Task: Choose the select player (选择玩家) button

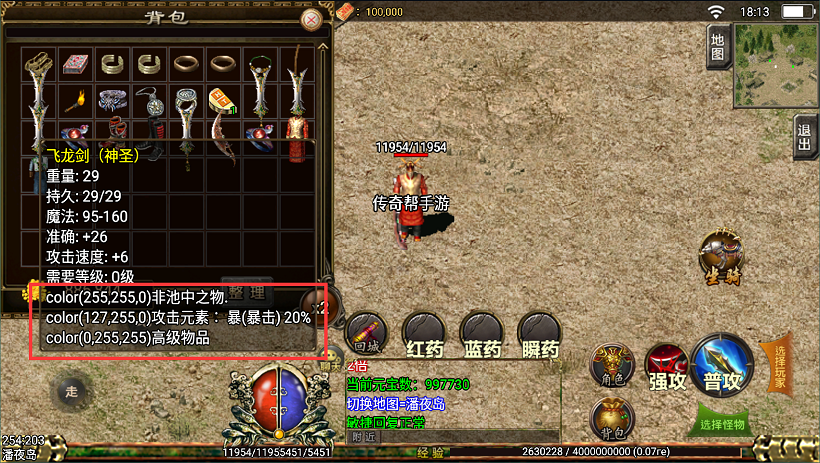Action: (779, 366)
